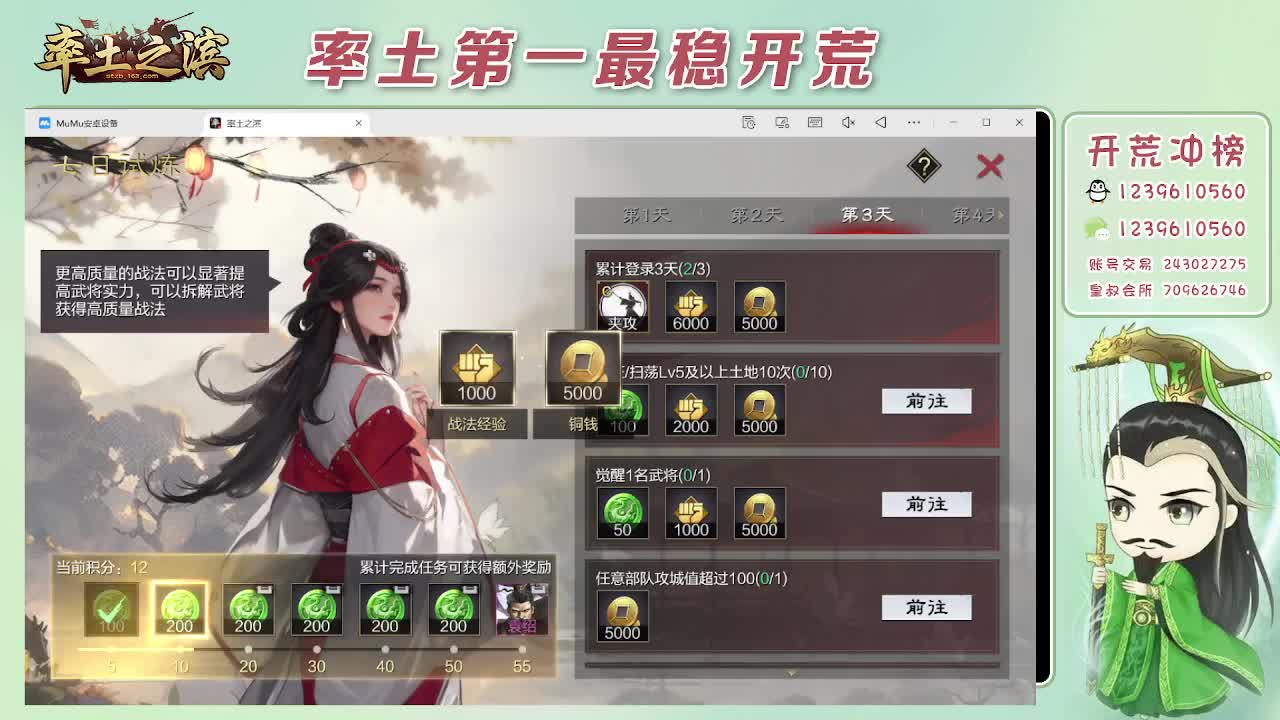Select the 夹攻 tactic reward icon

[x=622, y=305]
